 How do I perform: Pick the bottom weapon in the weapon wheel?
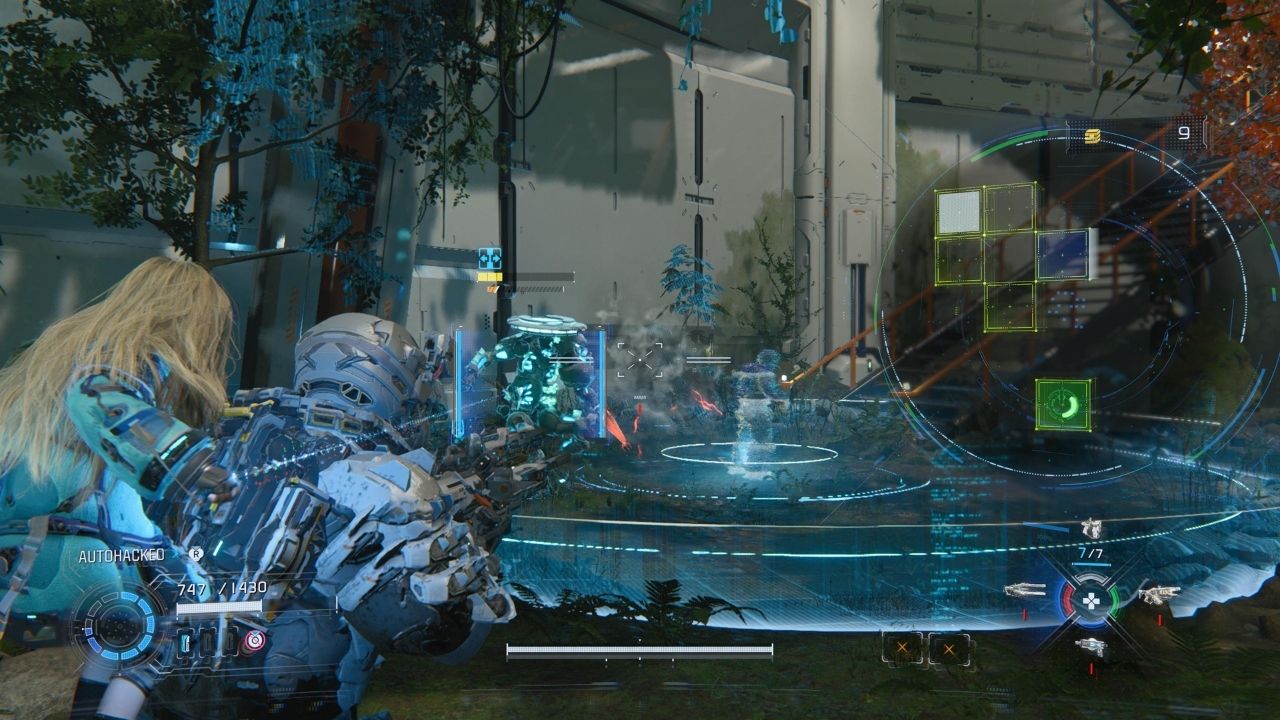[1091, 646]
